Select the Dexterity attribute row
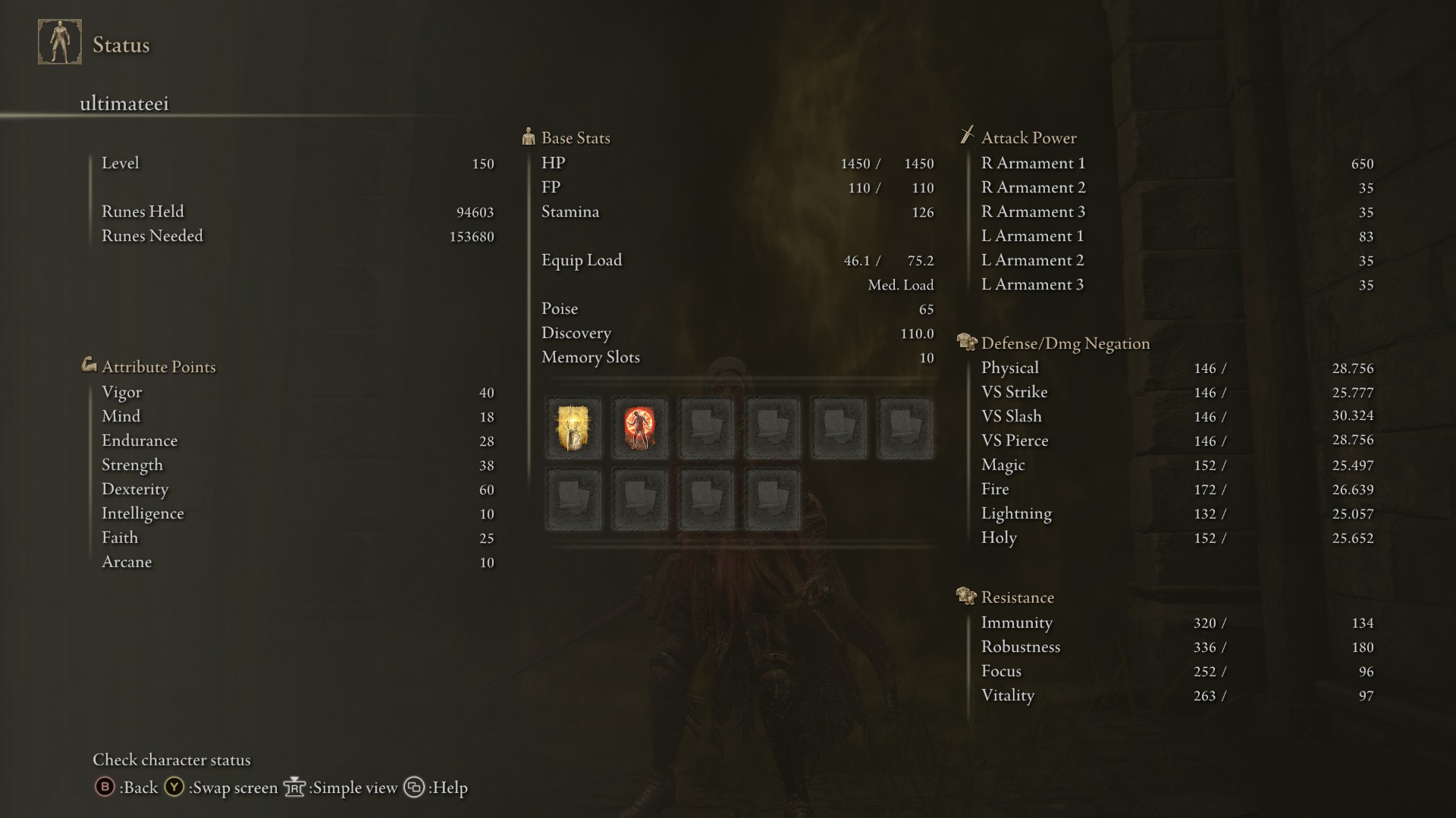This screenshot has width=1456, height=818. point(297,489)
